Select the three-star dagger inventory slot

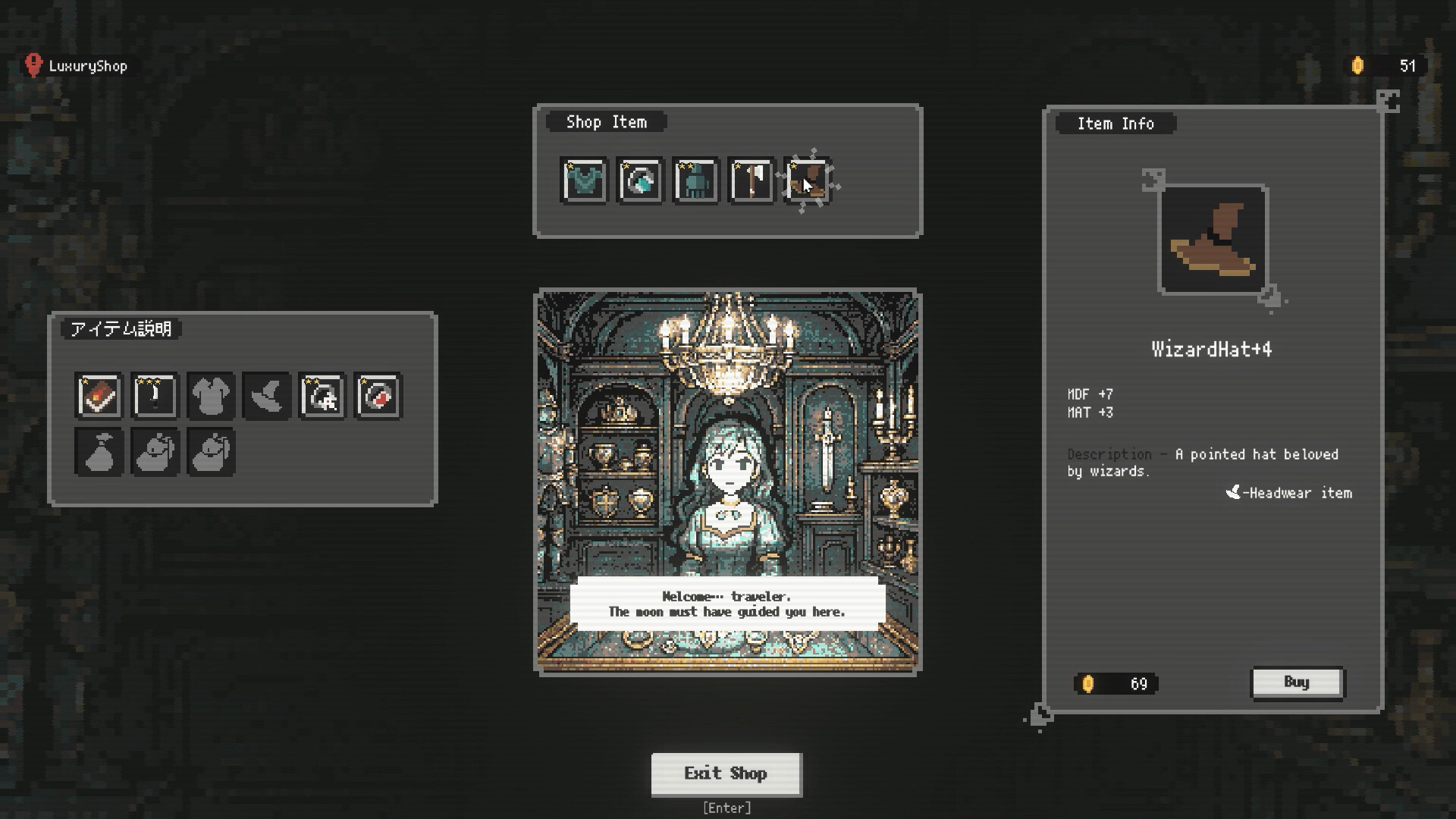(x=155, y=396)
